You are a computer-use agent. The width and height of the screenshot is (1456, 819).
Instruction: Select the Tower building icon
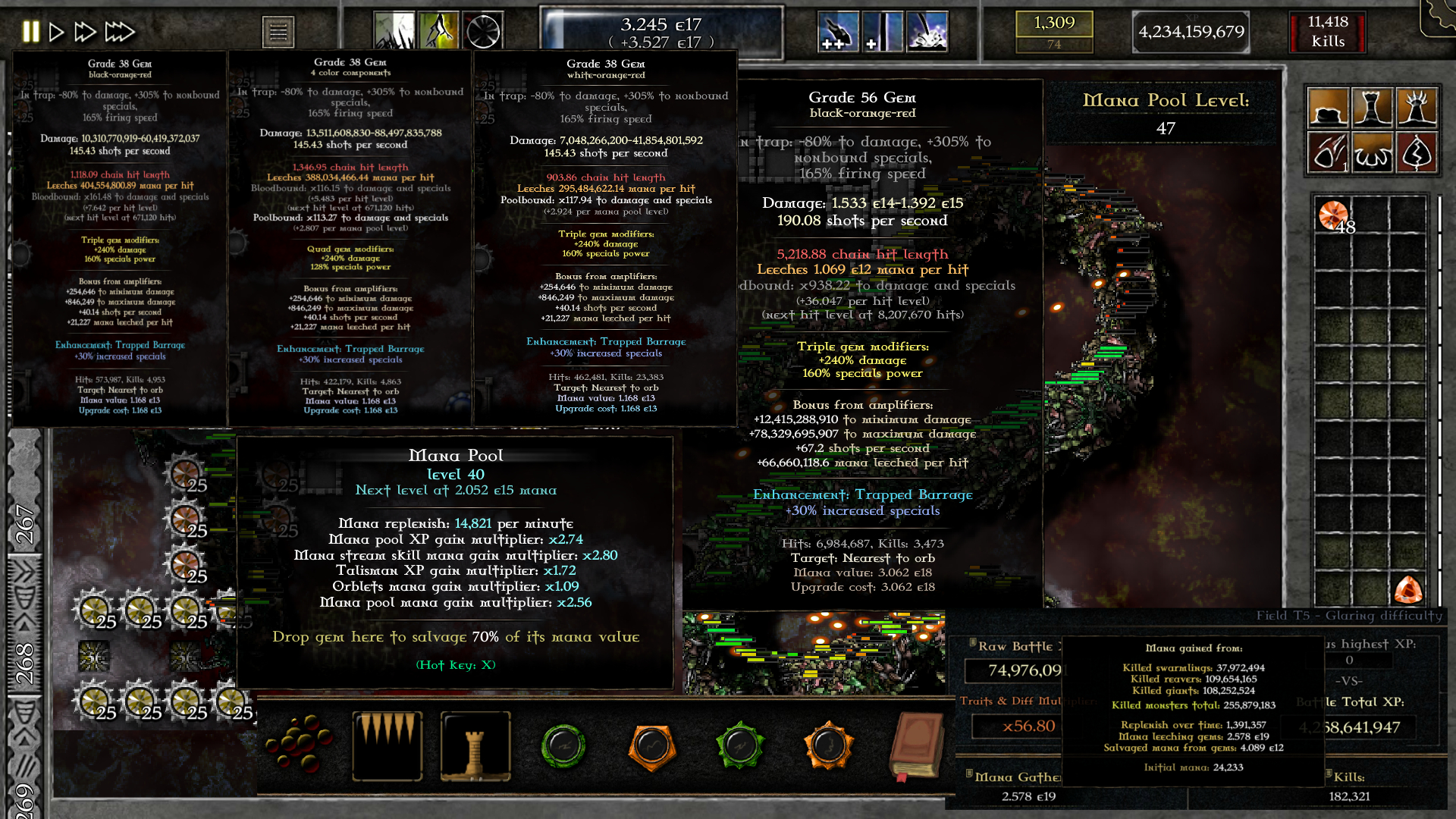1373,106
